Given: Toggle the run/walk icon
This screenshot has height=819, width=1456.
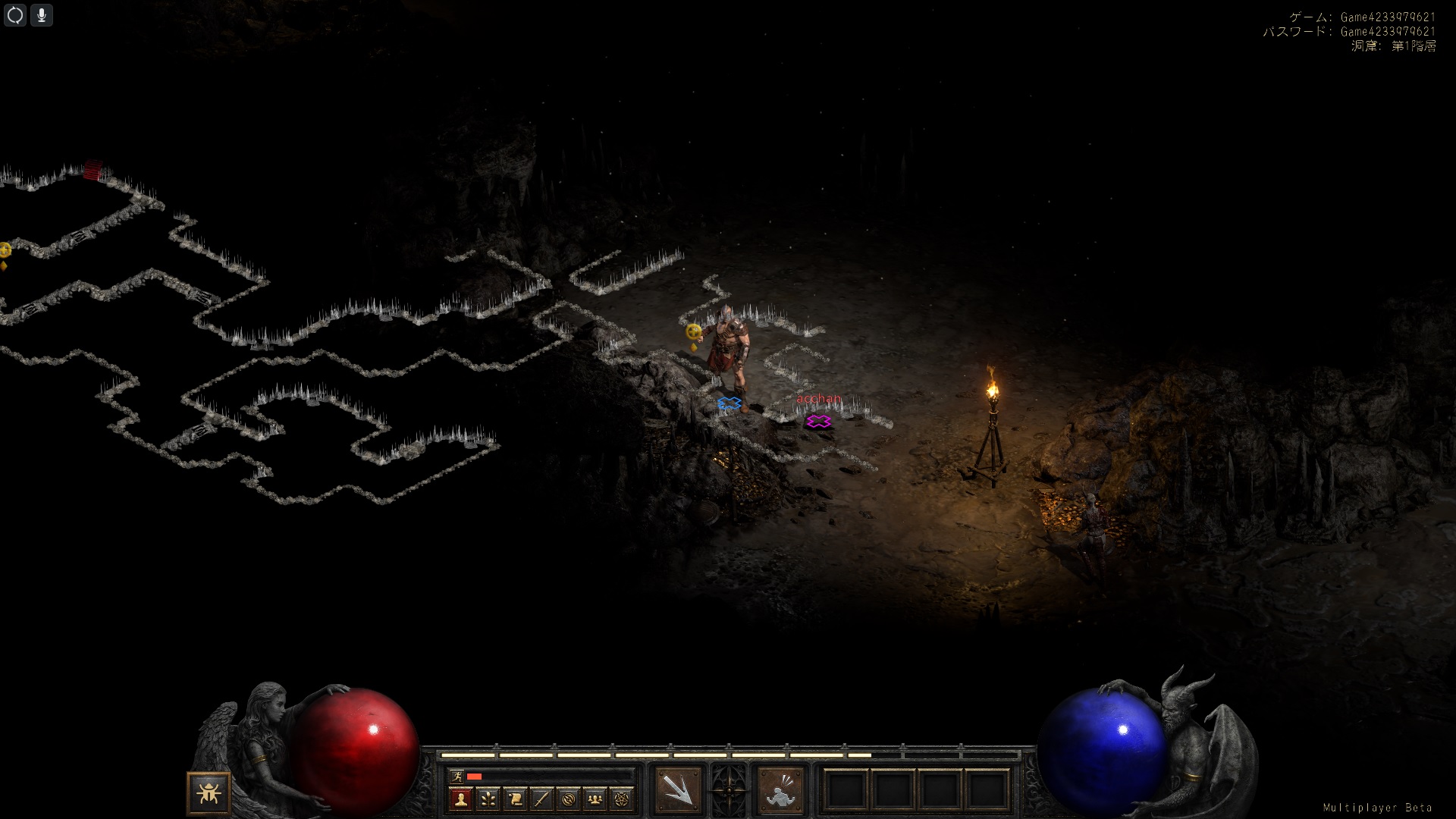Looking at the screenshot, I should click(456, 776).
